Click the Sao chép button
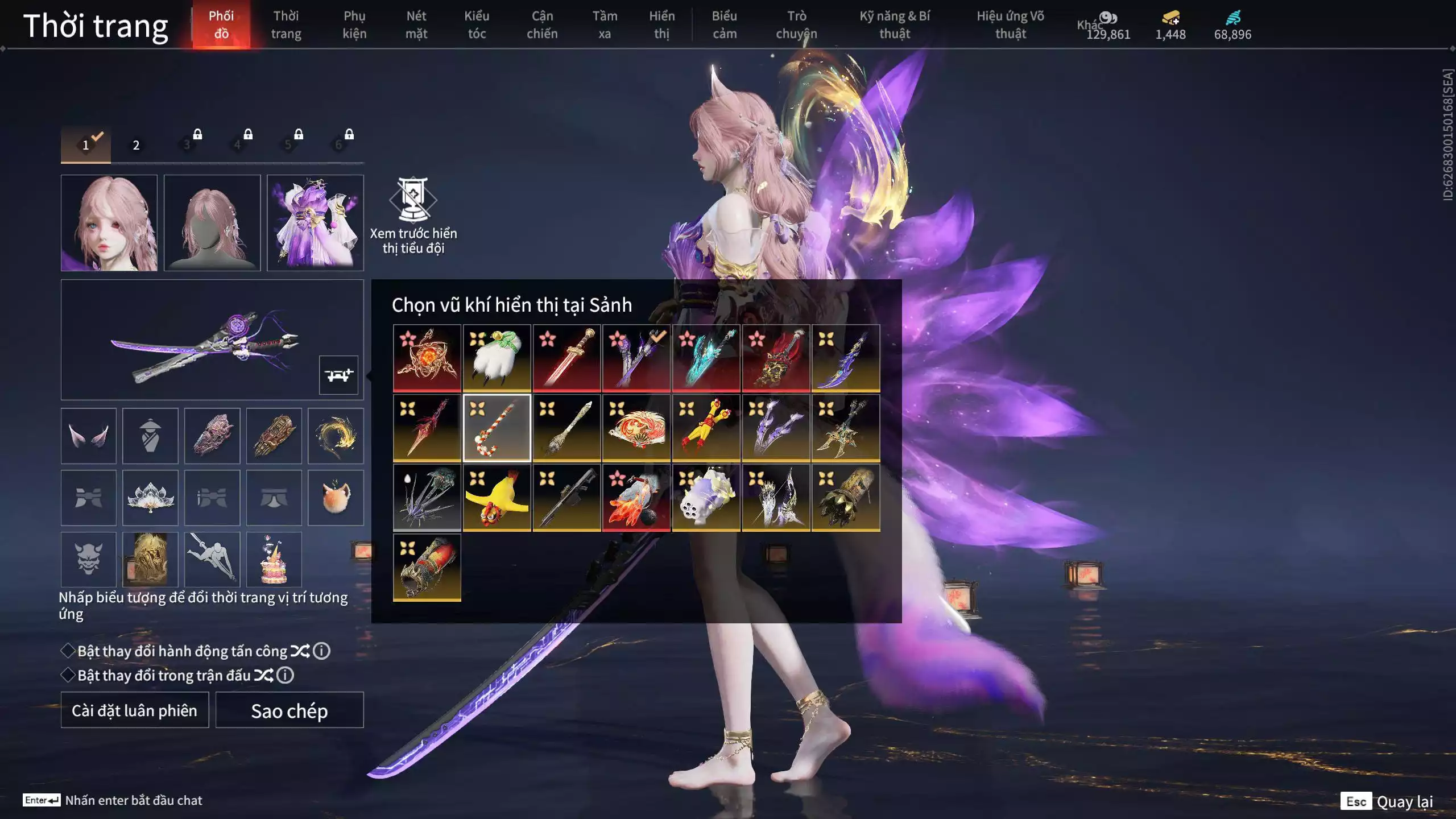1456x819 pixels. point(289,710)
